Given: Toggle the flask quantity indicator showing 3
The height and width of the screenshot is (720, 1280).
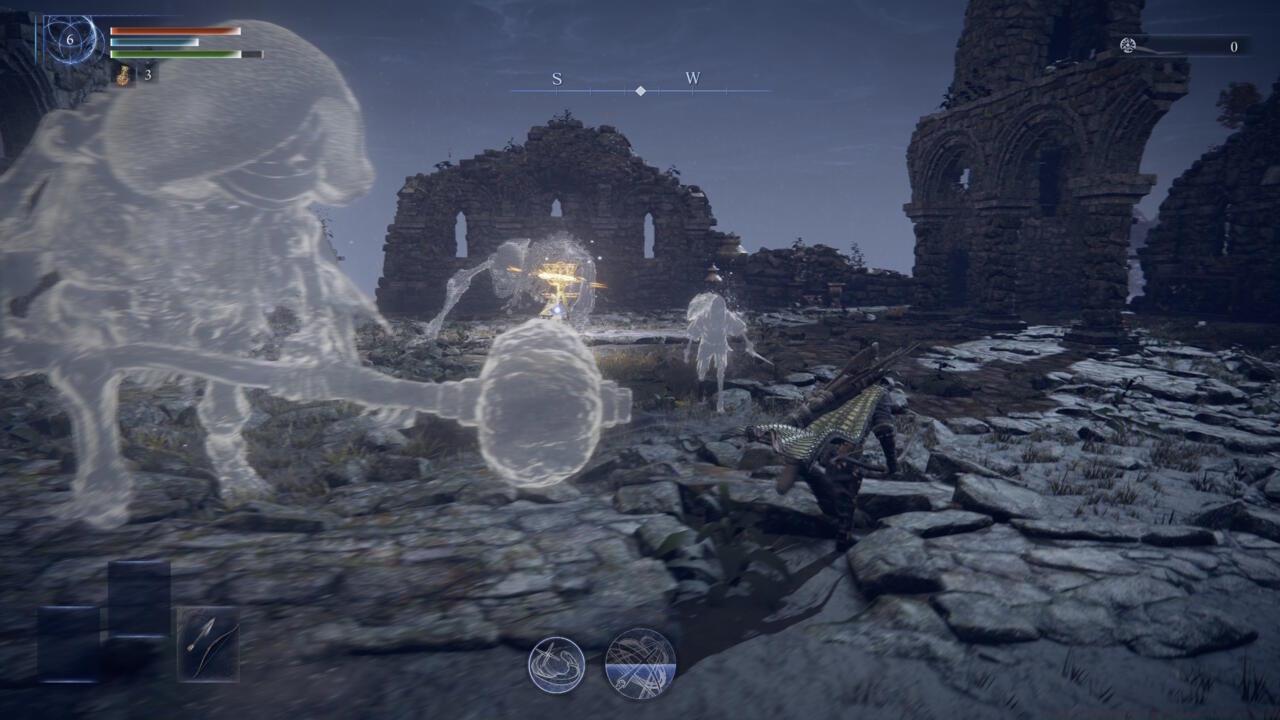Looking at the screenshot, I should click(x=148, y=75).
